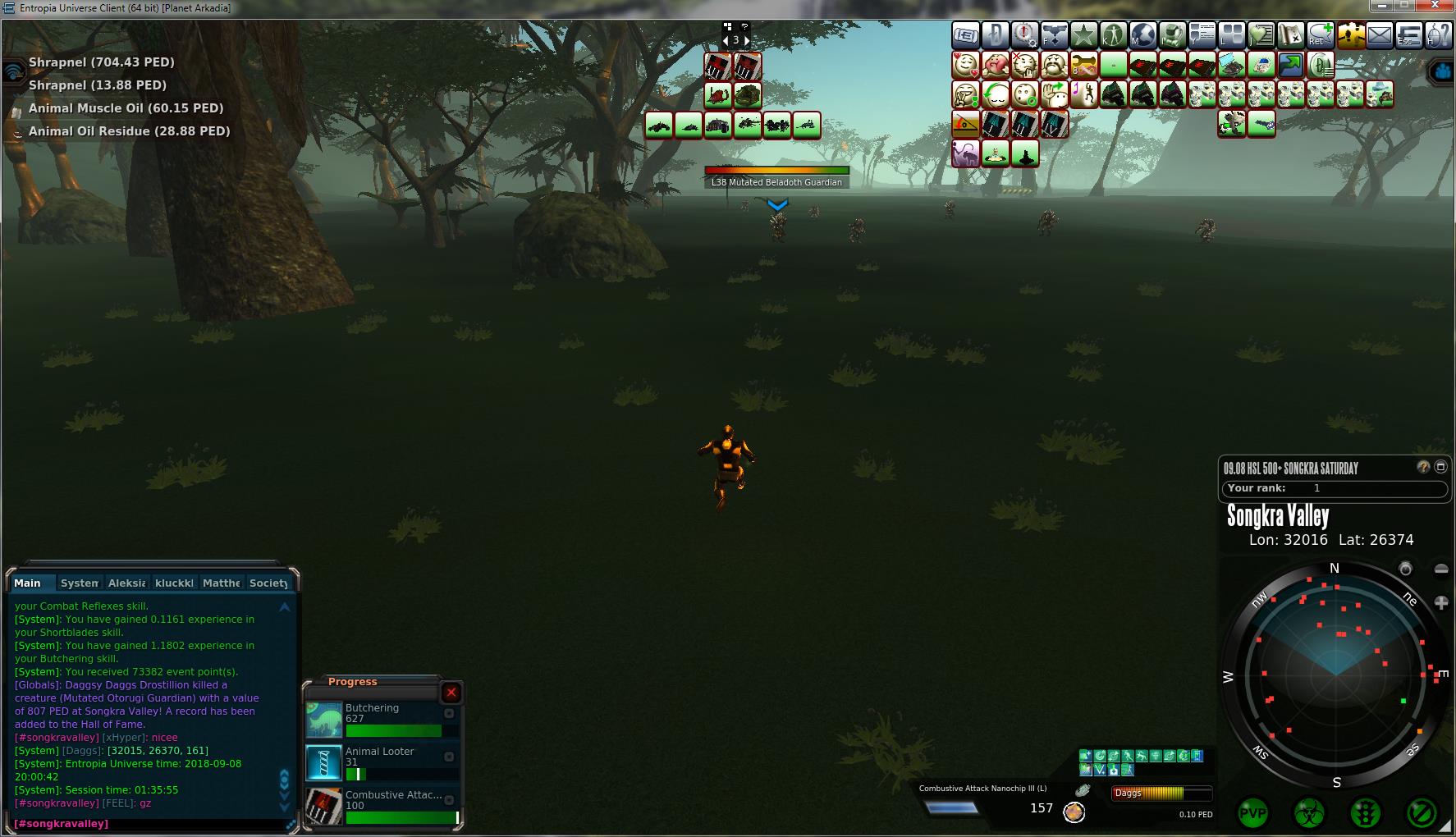Toggle the green PVP button
This screenshot has width=1456, height=837.
pos(1252,814)
